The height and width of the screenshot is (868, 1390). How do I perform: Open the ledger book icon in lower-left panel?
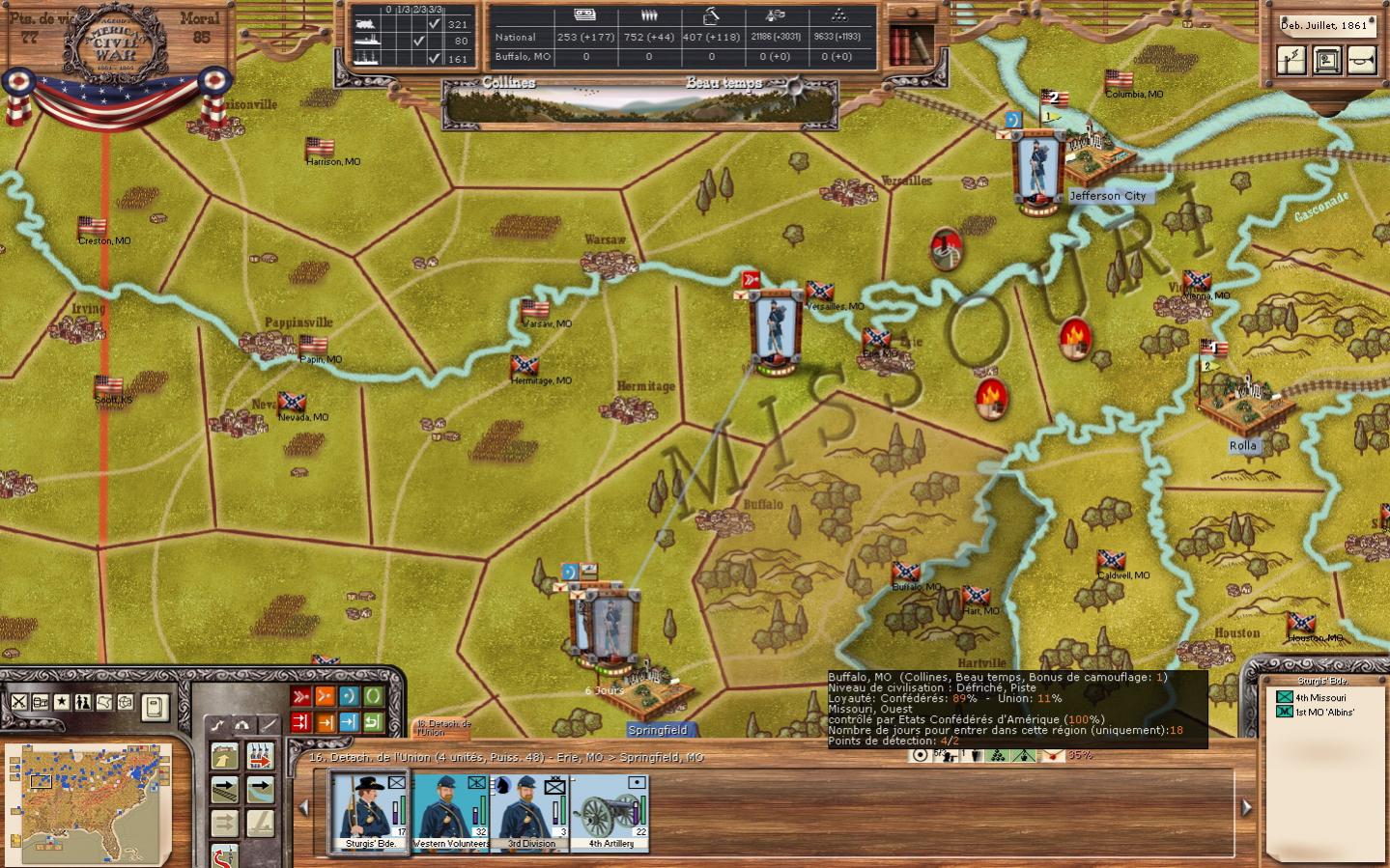(x=156, y=708)
